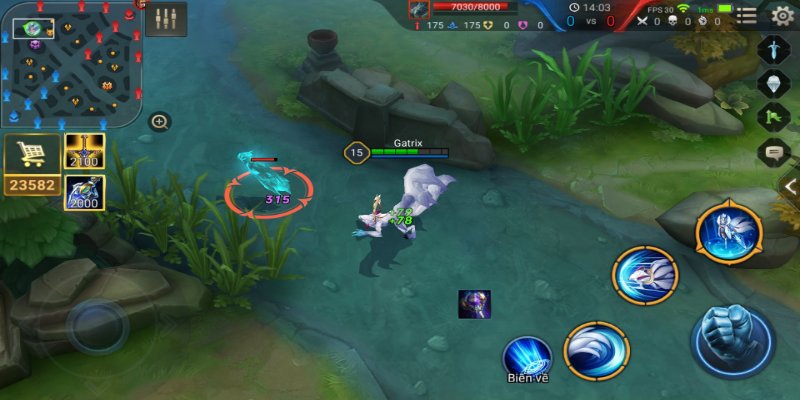800x400 pixels.
Task: Cast the white fox dash skill
Action: pyautogui.click(x=645, y=274)
